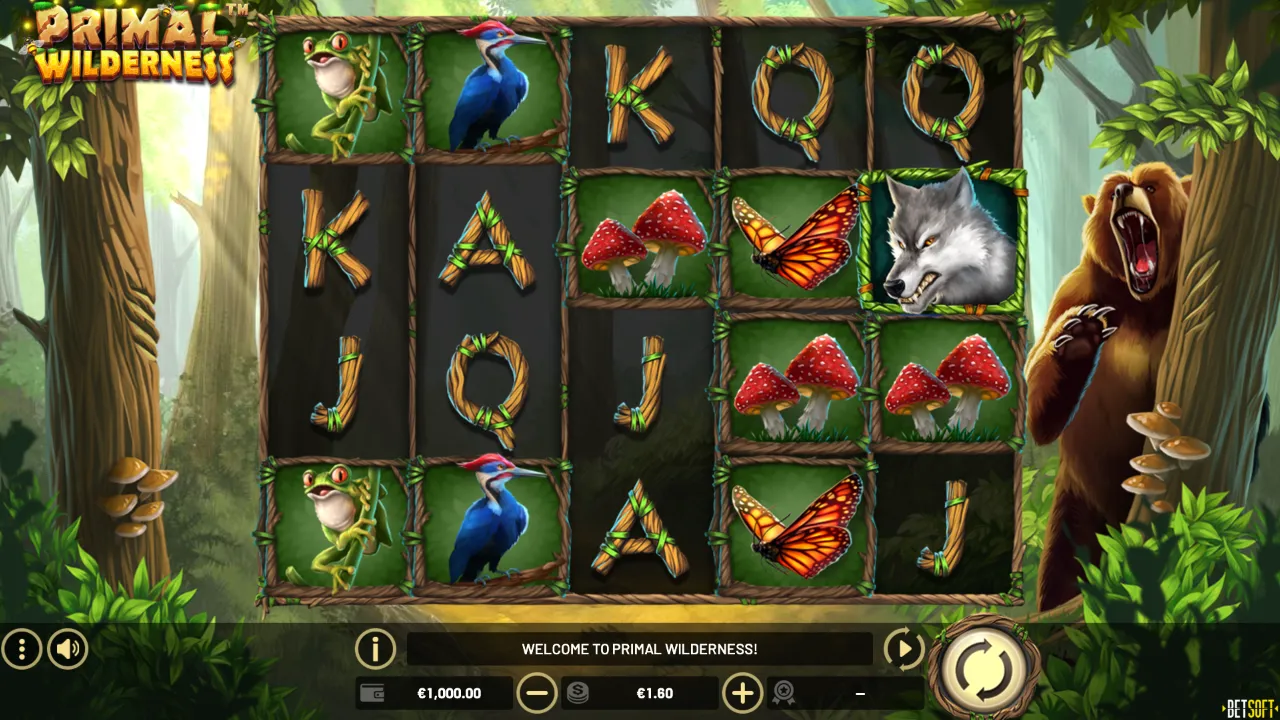Open the three-dot game options menu
The image size is (1280, 720).
point(24,648)
